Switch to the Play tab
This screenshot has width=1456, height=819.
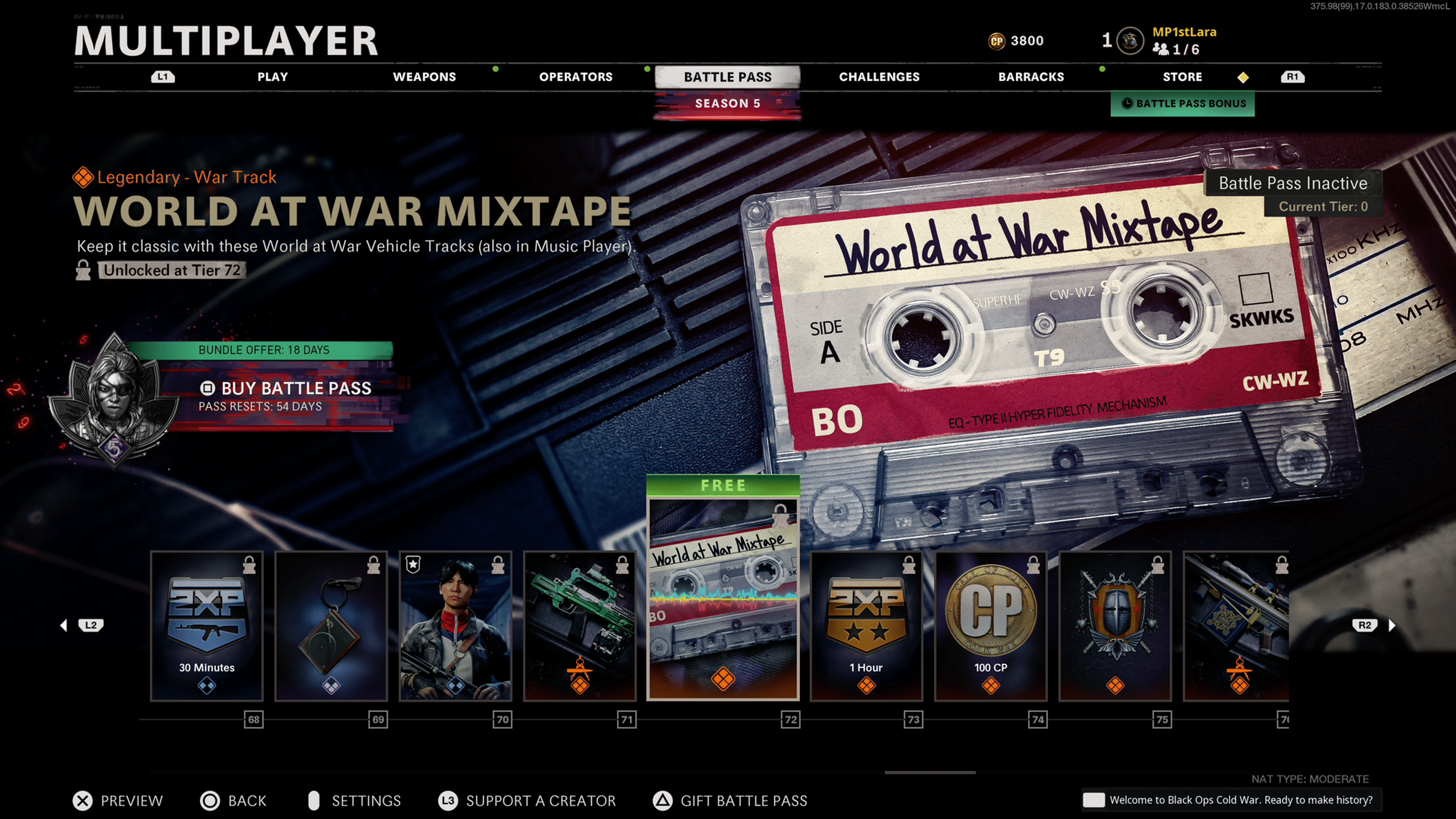pyautogui.click(x=273, y=77)
